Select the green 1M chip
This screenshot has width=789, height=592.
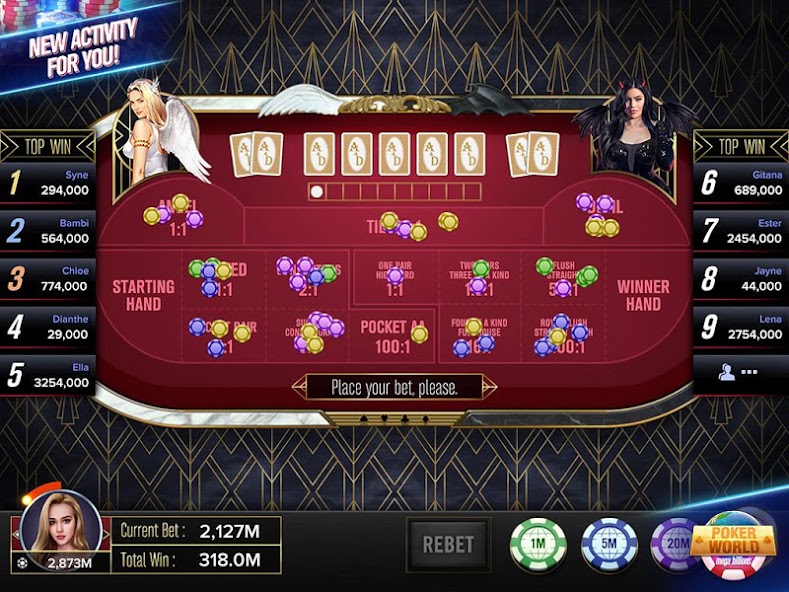tap(538, 545)
